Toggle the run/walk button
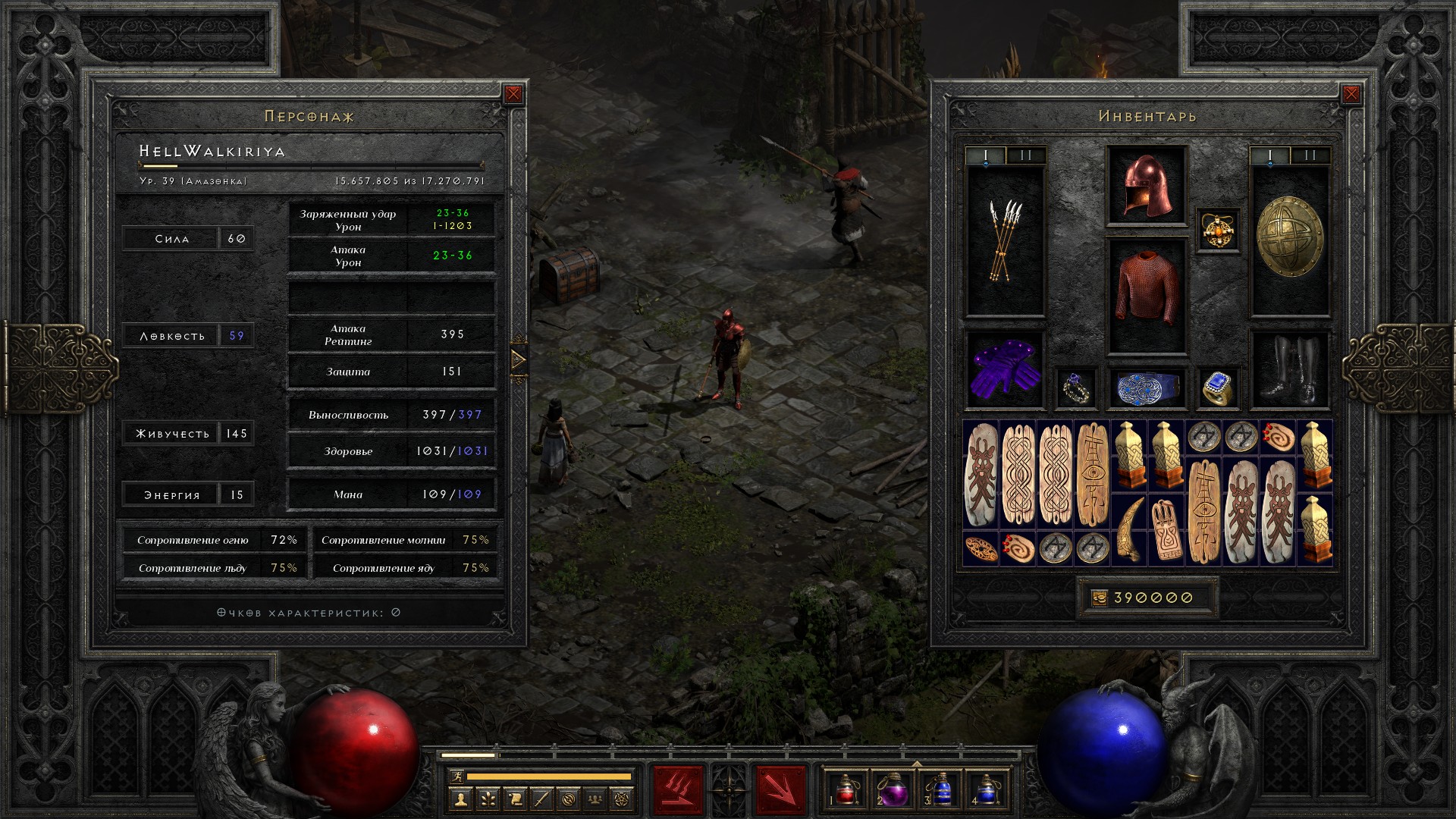 click(455, 777)
